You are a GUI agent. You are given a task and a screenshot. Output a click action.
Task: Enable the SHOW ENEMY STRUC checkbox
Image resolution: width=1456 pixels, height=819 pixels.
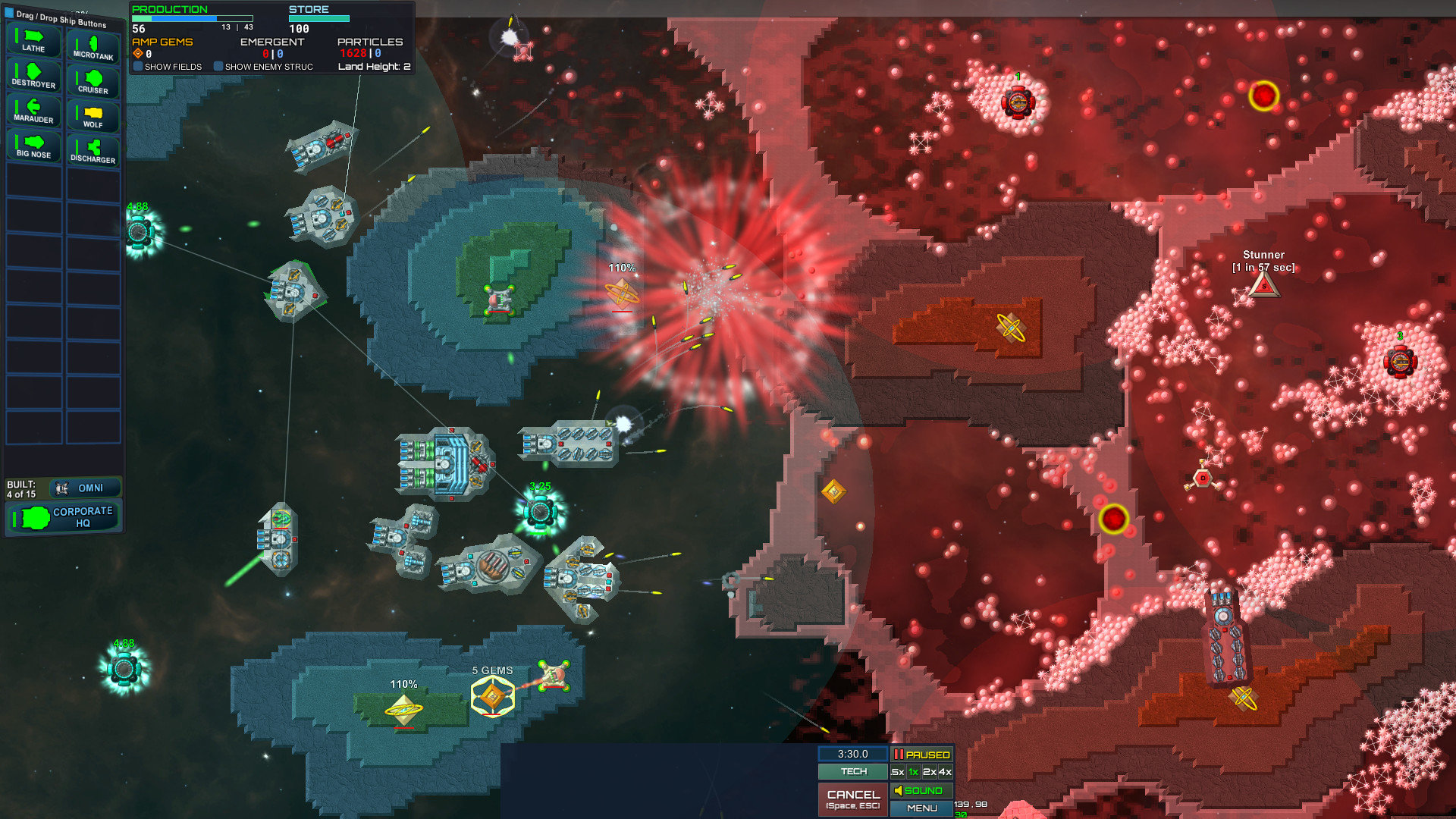[220, 67]
